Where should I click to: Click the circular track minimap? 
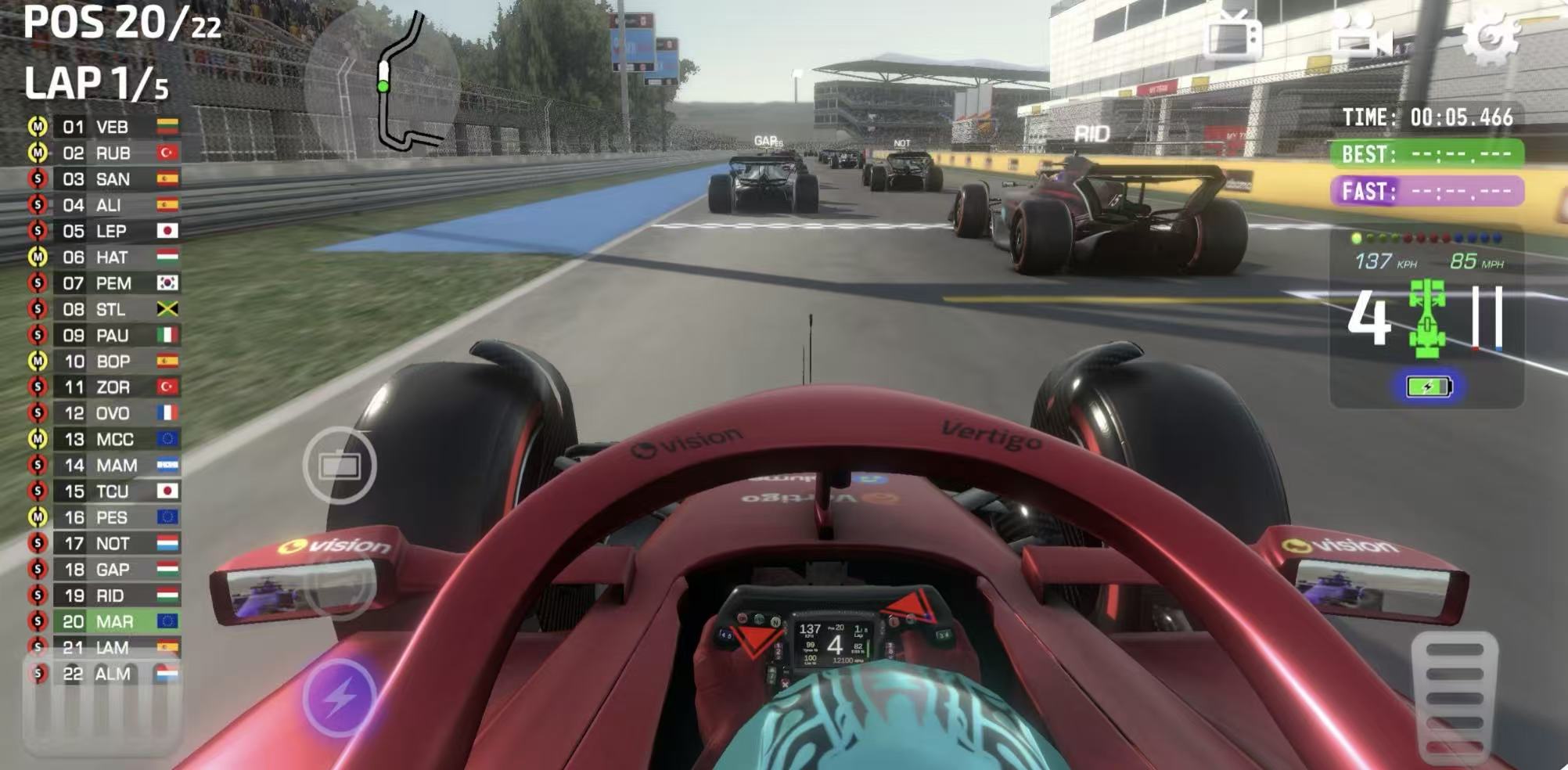pos(382,82)
